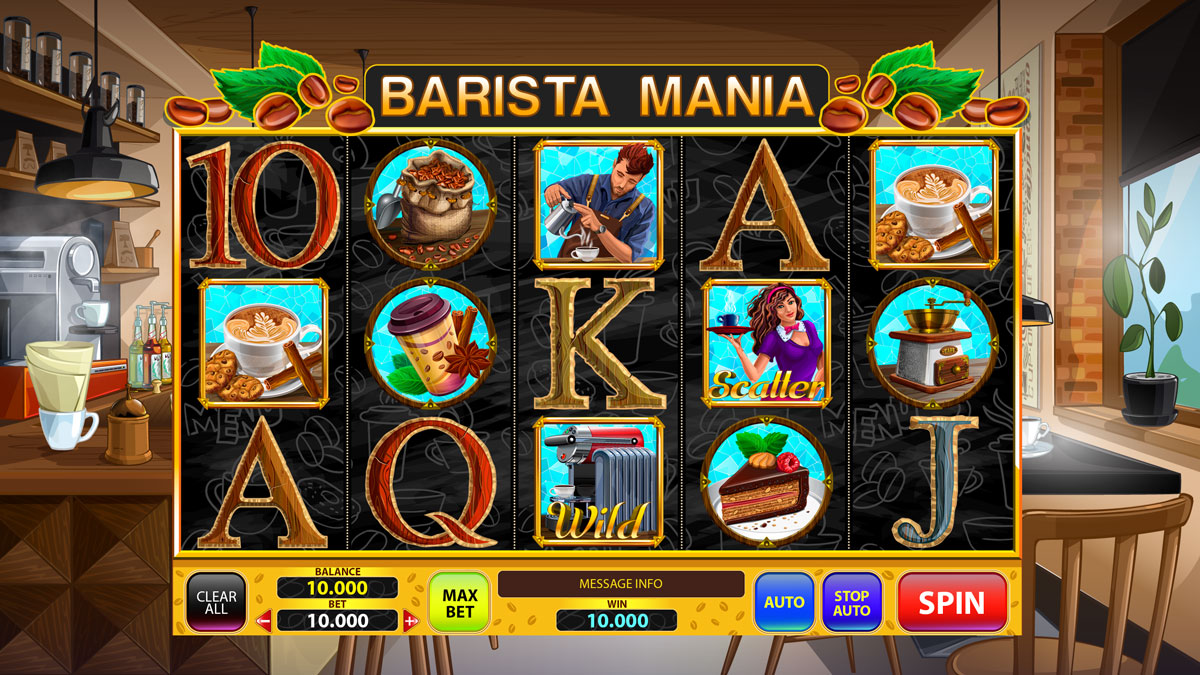Viewport: 1200px width, 675px height.
Task: Start auto spins with AUTO button
Action: pos(784,602)
